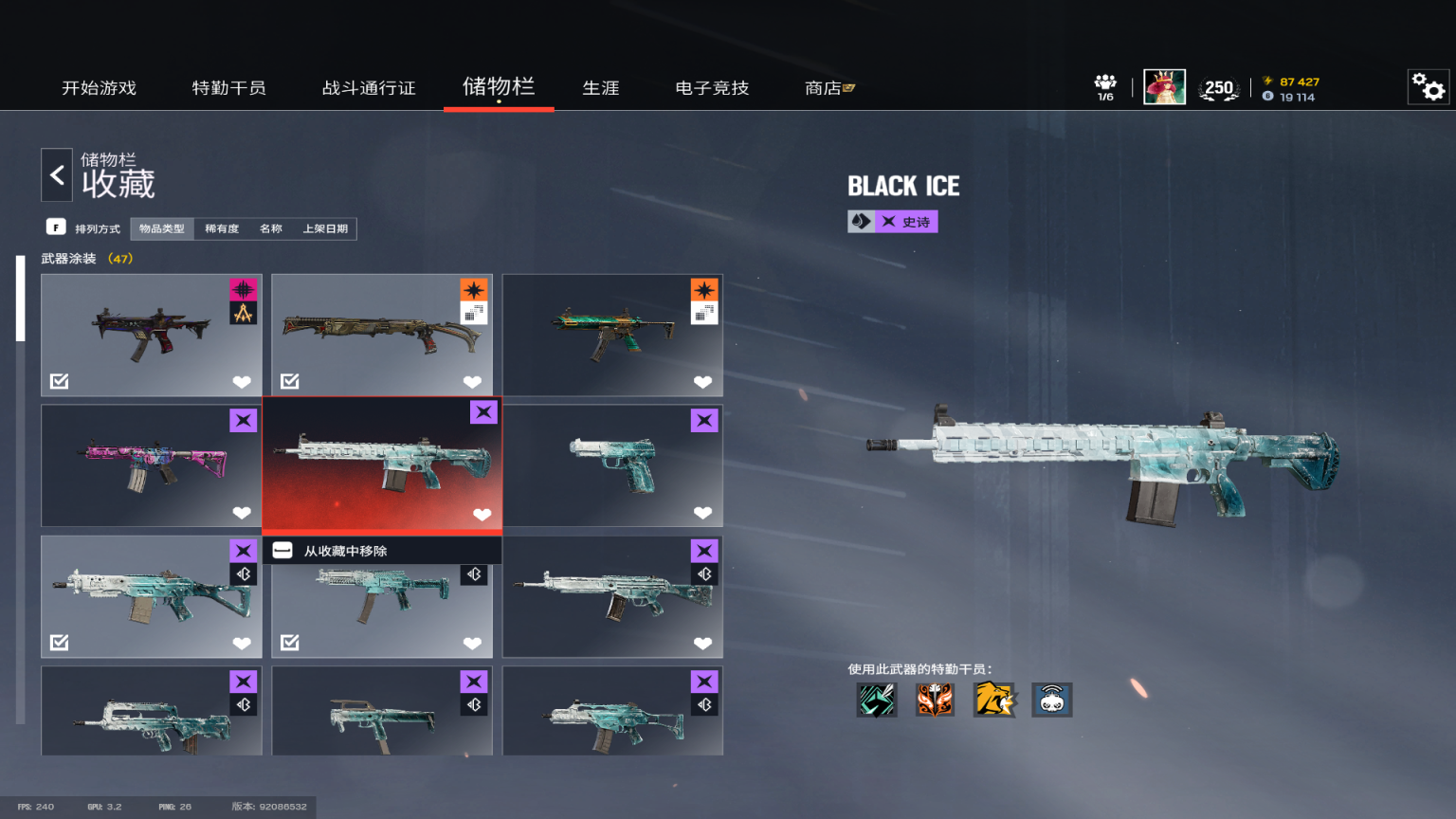
Task: Sort skins by 名称
Action: pyautogui.click(x=271, y=228)
